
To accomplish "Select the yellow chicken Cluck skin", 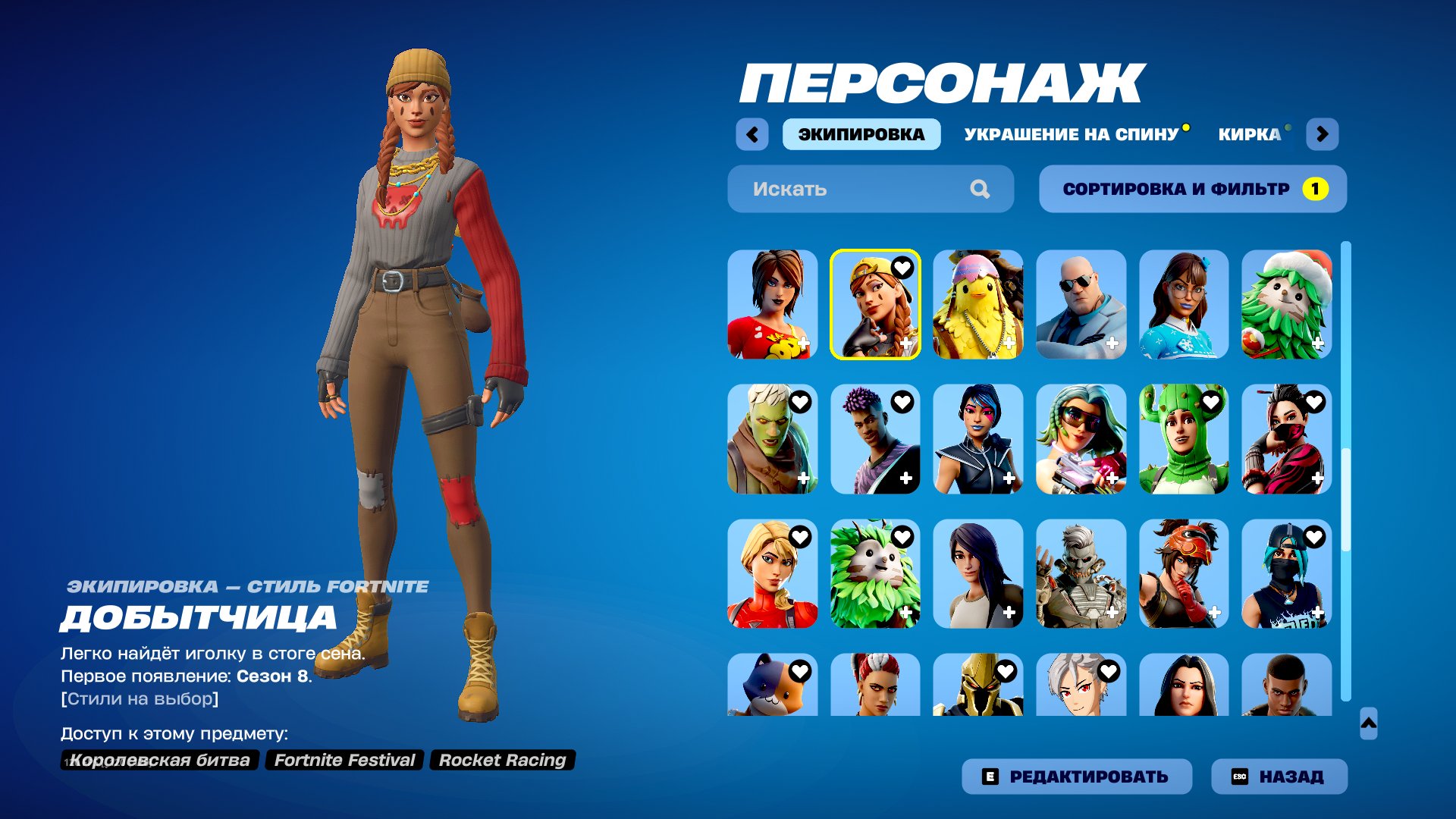I will click(978, 305).
